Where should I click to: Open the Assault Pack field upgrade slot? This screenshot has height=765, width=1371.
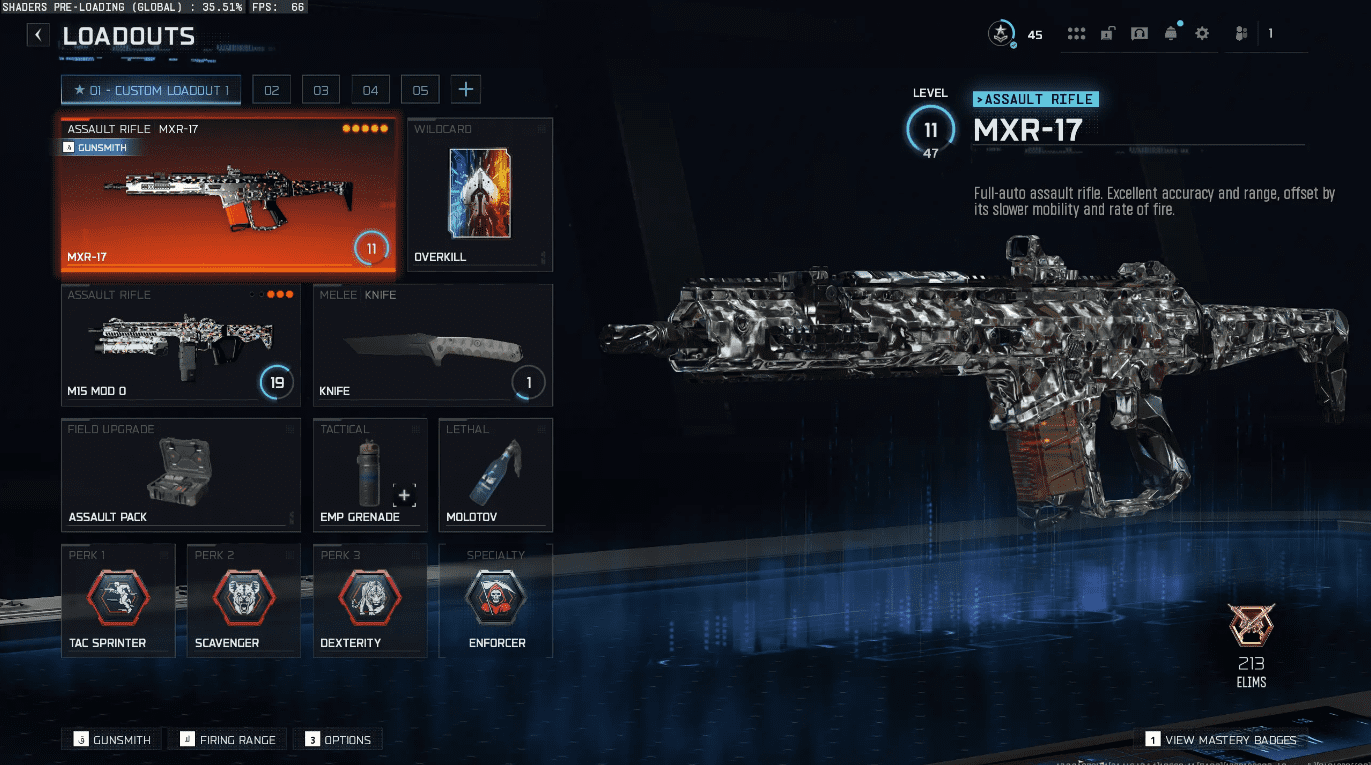point(180,475)
